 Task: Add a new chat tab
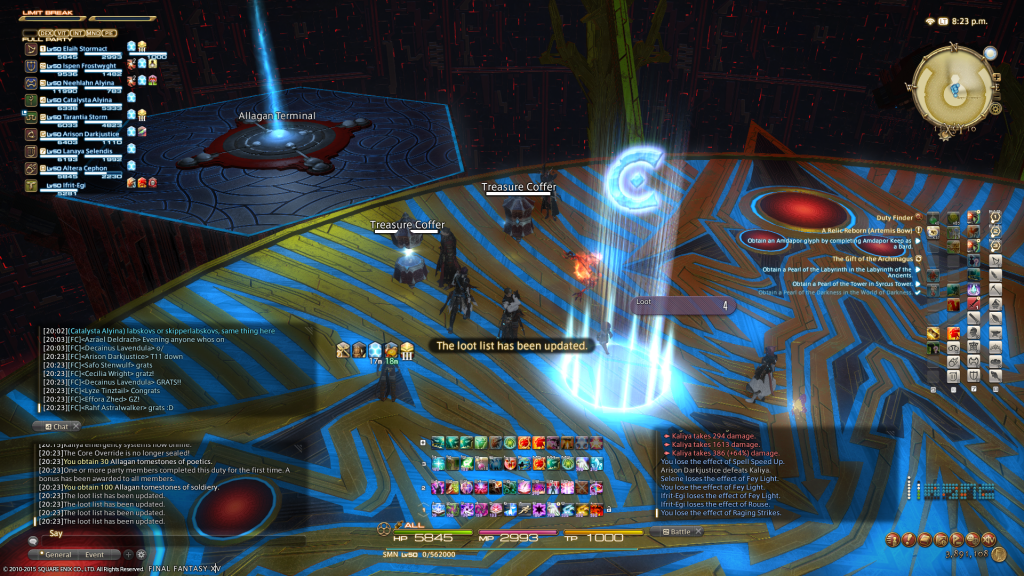128,554
